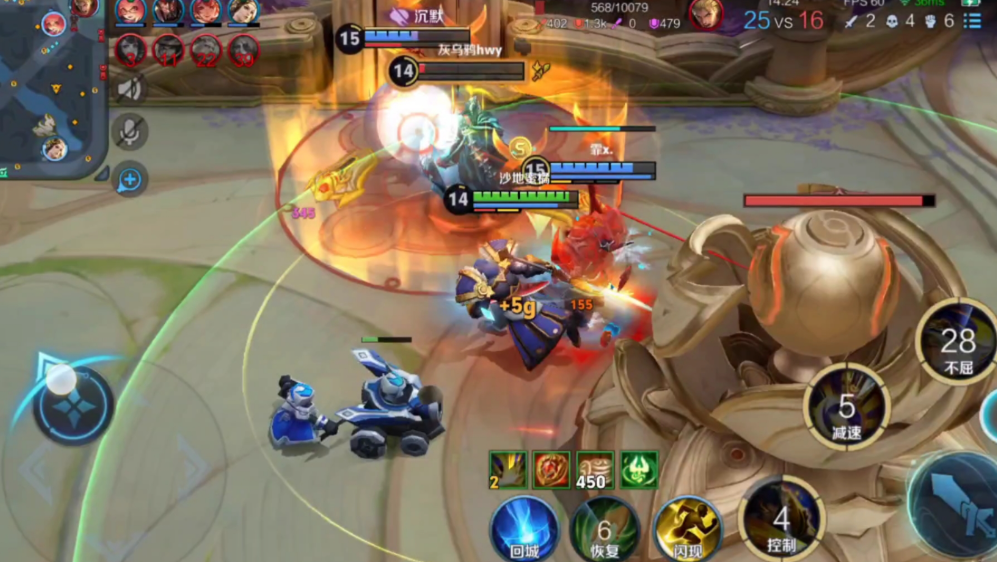Select the dead ally portrait showing 39

pos(243,49)
